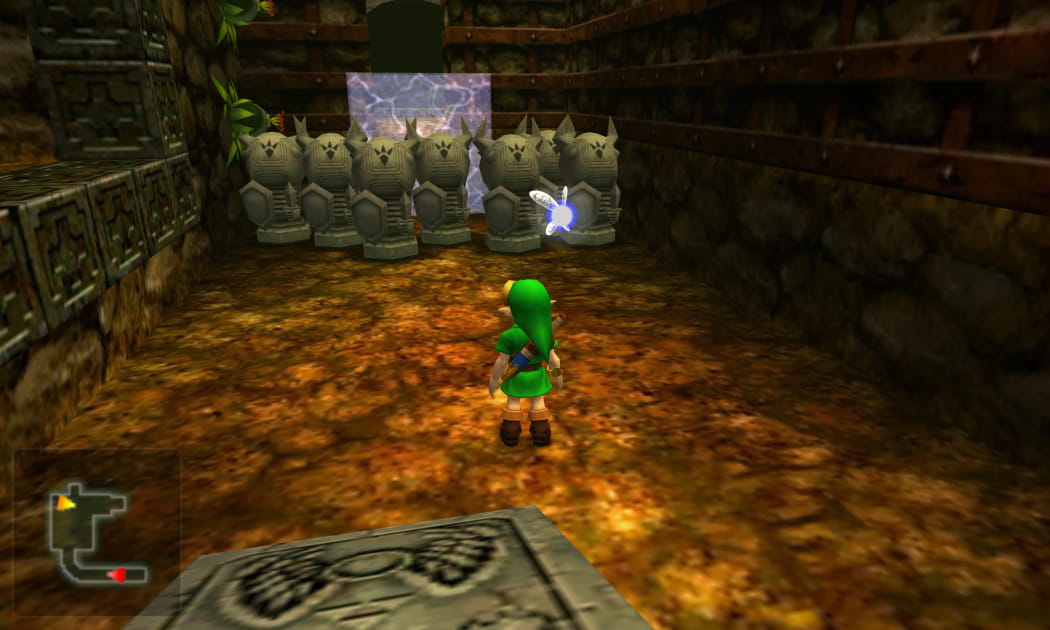
Task: Select the yellow player arrow on minimap
Action: [x=65, y=503]
